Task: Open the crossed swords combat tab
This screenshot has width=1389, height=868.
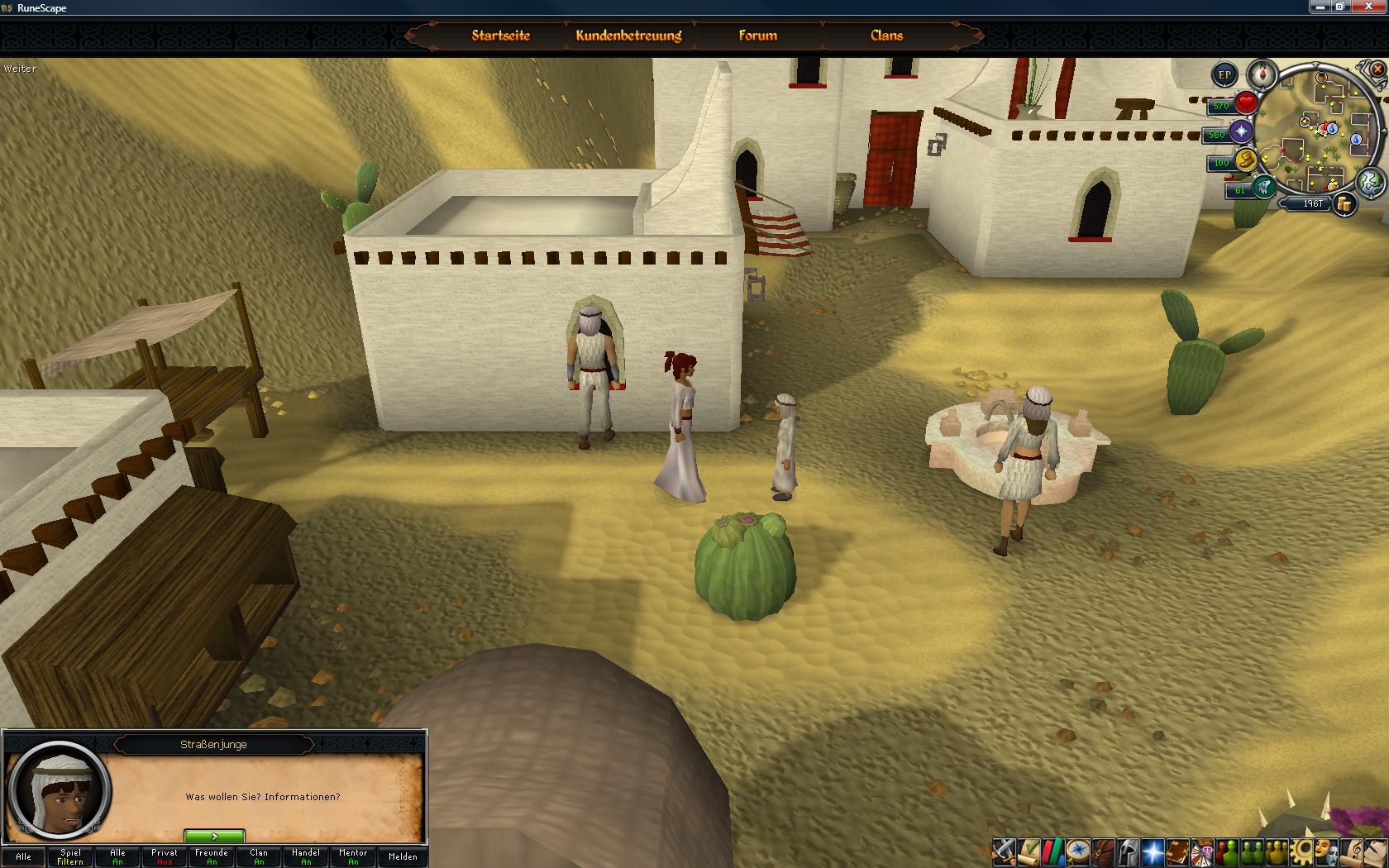Action: click(x=1004, y=851)
